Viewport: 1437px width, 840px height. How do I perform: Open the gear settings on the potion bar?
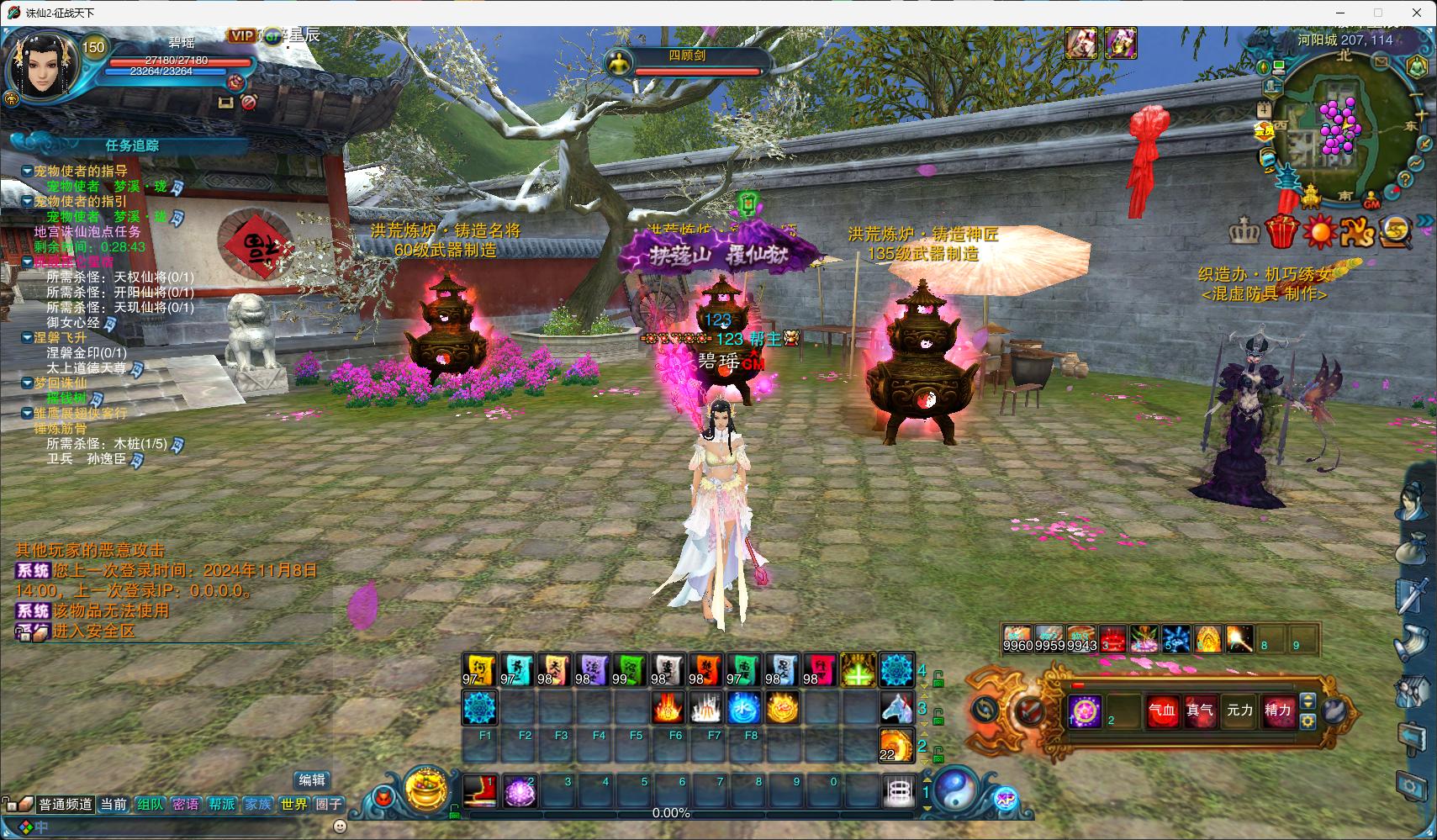coord(1308,721)
